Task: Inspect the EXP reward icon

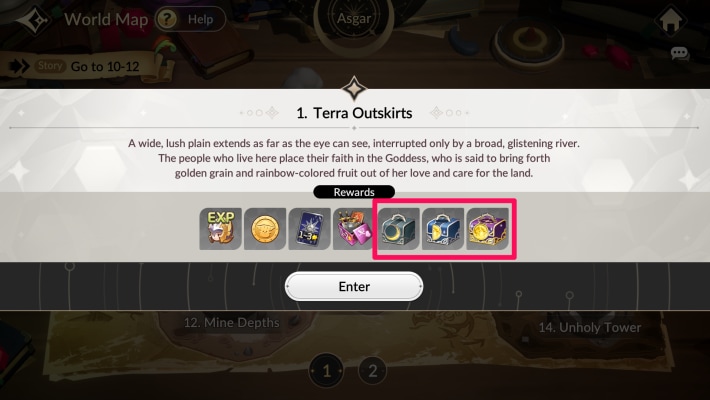Action: click(x=220, y=229)
